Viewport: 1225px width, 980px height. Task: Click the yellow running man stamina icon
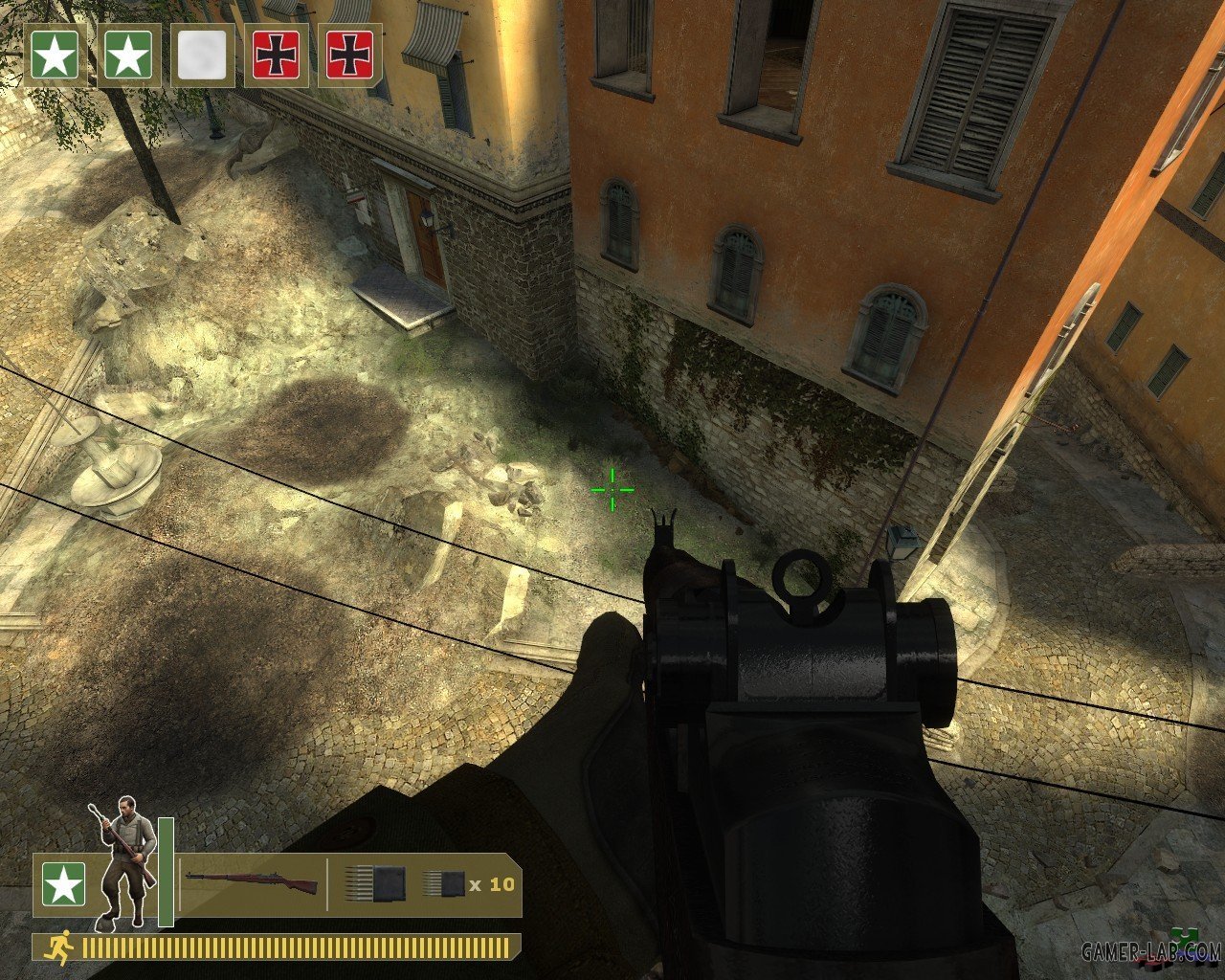click(x=60, y=947)
